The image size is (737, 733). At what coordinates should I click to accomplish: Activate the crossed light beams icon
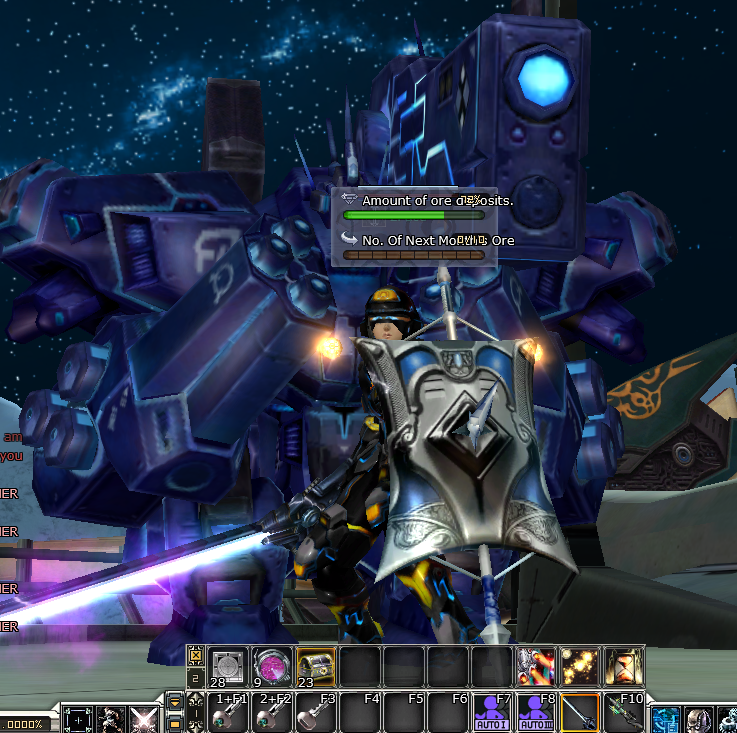pyautogui.click(x=144, y=720)
